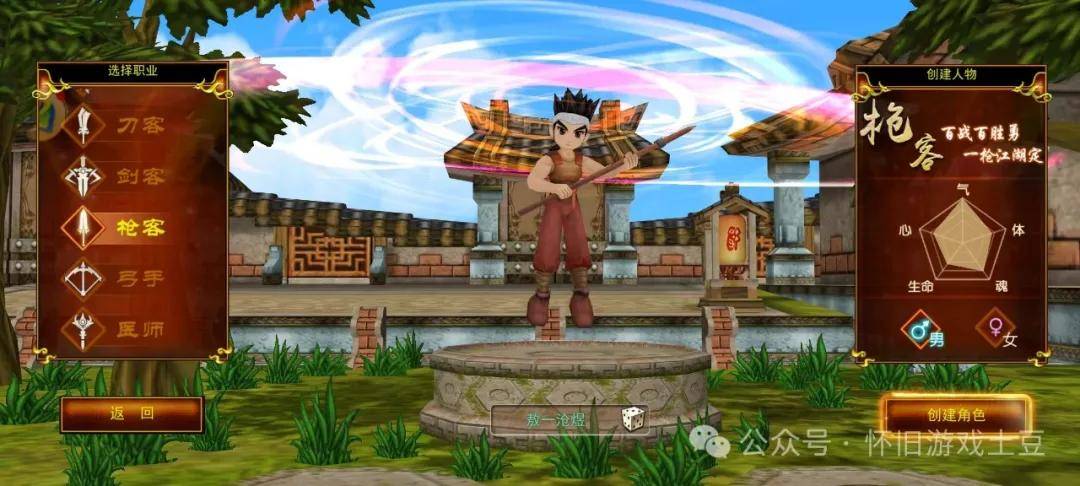Select the 刀客 blade class
1080x486 pixels.
pyautogui.click(x=120, y=126)
